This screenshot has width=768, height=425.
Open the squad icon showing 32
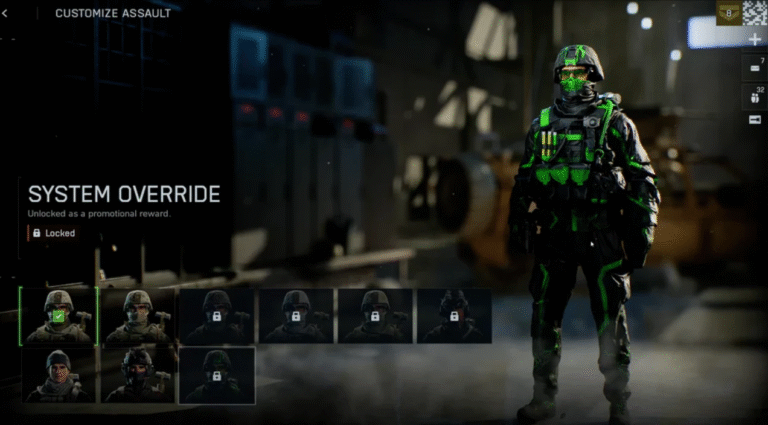point(755,95)
